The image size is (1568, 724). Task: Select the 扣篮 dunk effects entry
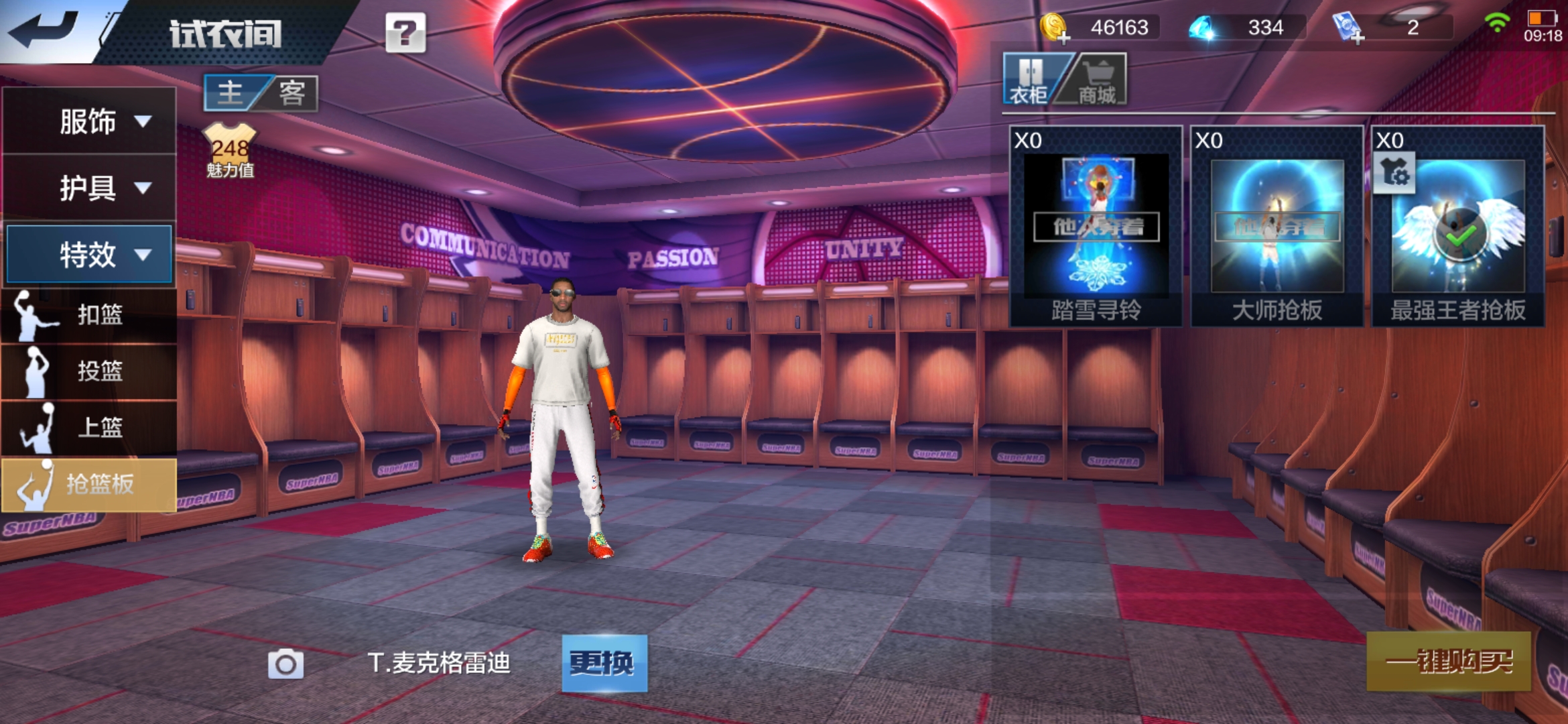click(89, 314)
